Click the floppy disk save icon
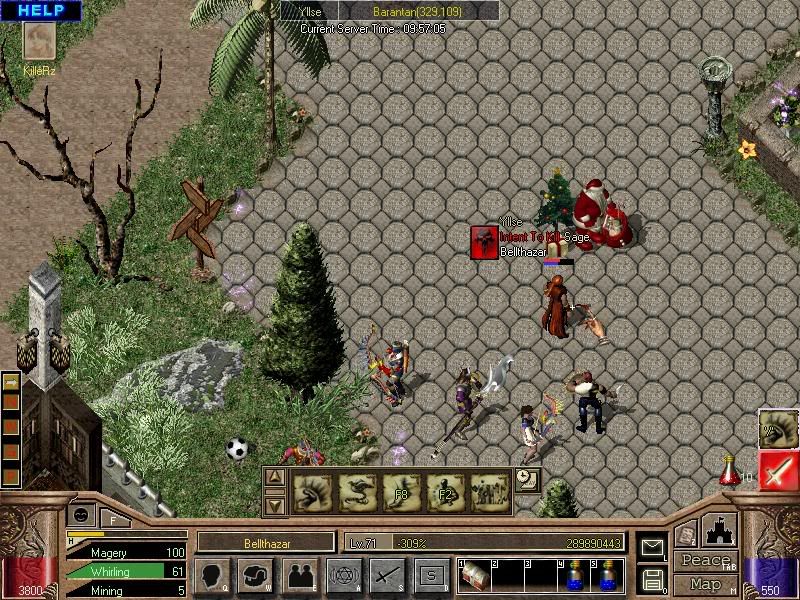The image size is (800, 600). pos(651,577)
